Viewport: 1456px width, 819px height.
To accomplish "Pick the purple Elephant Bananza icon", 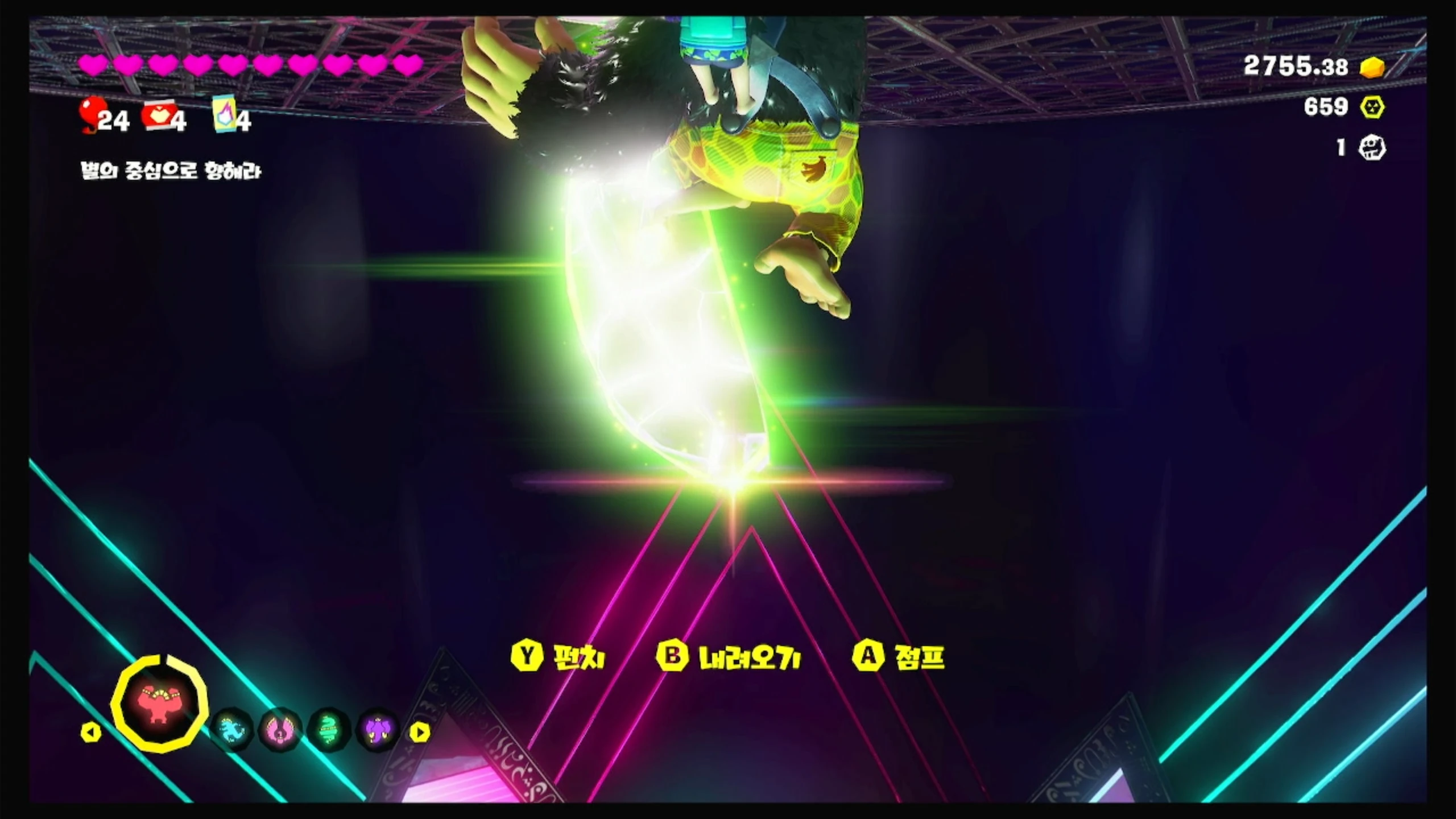I will [x=378, y=730].
